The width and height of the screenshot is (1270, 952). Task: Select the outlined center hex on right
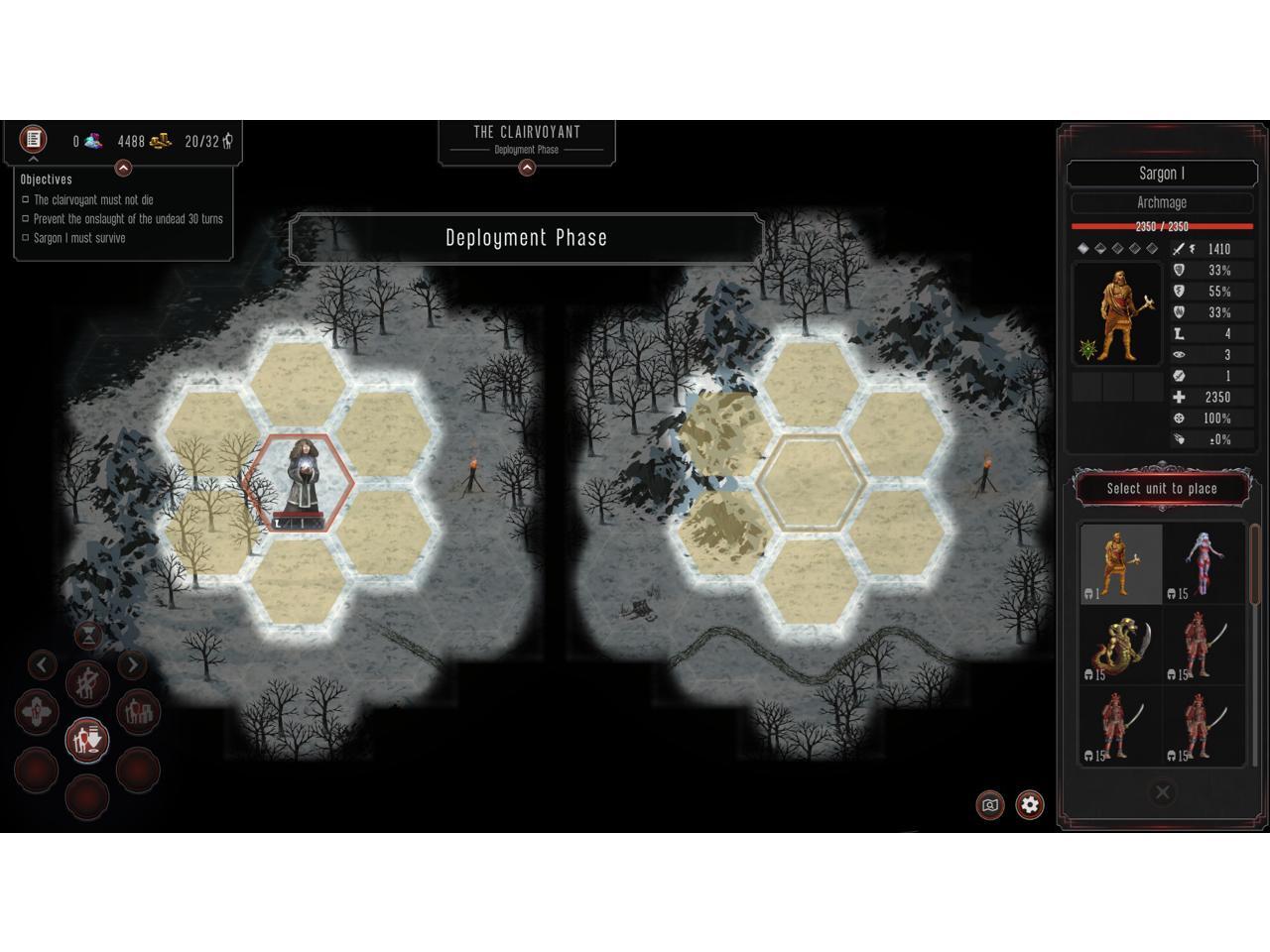[812, 484]
